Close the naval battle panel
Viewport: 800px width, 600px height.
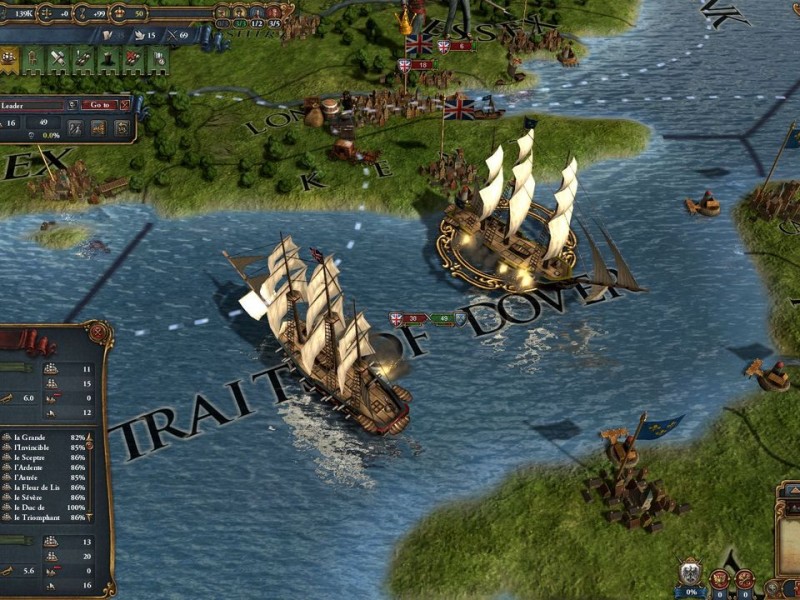click(x=98, y=329)
